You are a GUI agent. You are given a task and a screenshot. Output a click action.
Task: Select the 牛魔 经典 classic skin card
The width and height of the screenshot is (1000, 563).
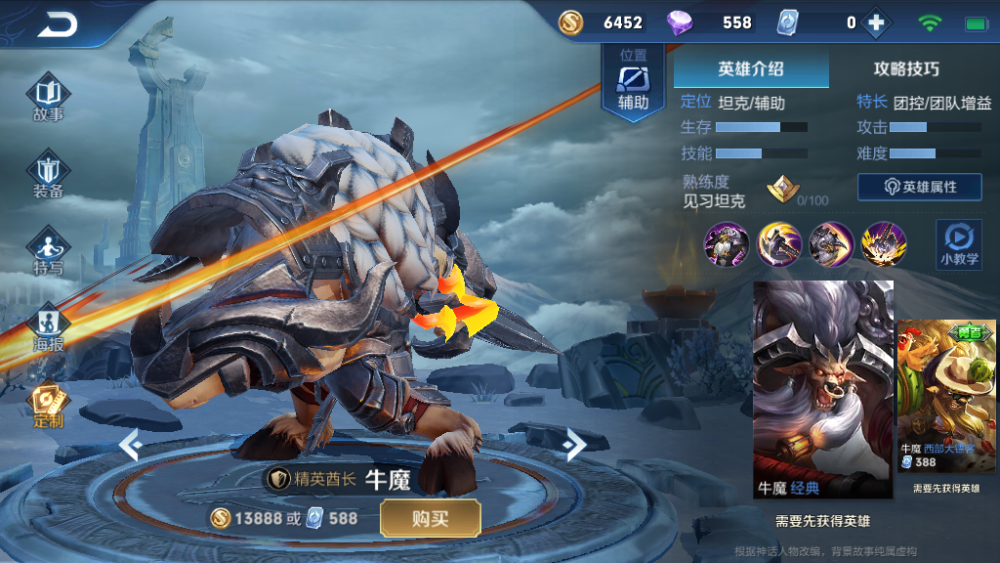point(822,389)
